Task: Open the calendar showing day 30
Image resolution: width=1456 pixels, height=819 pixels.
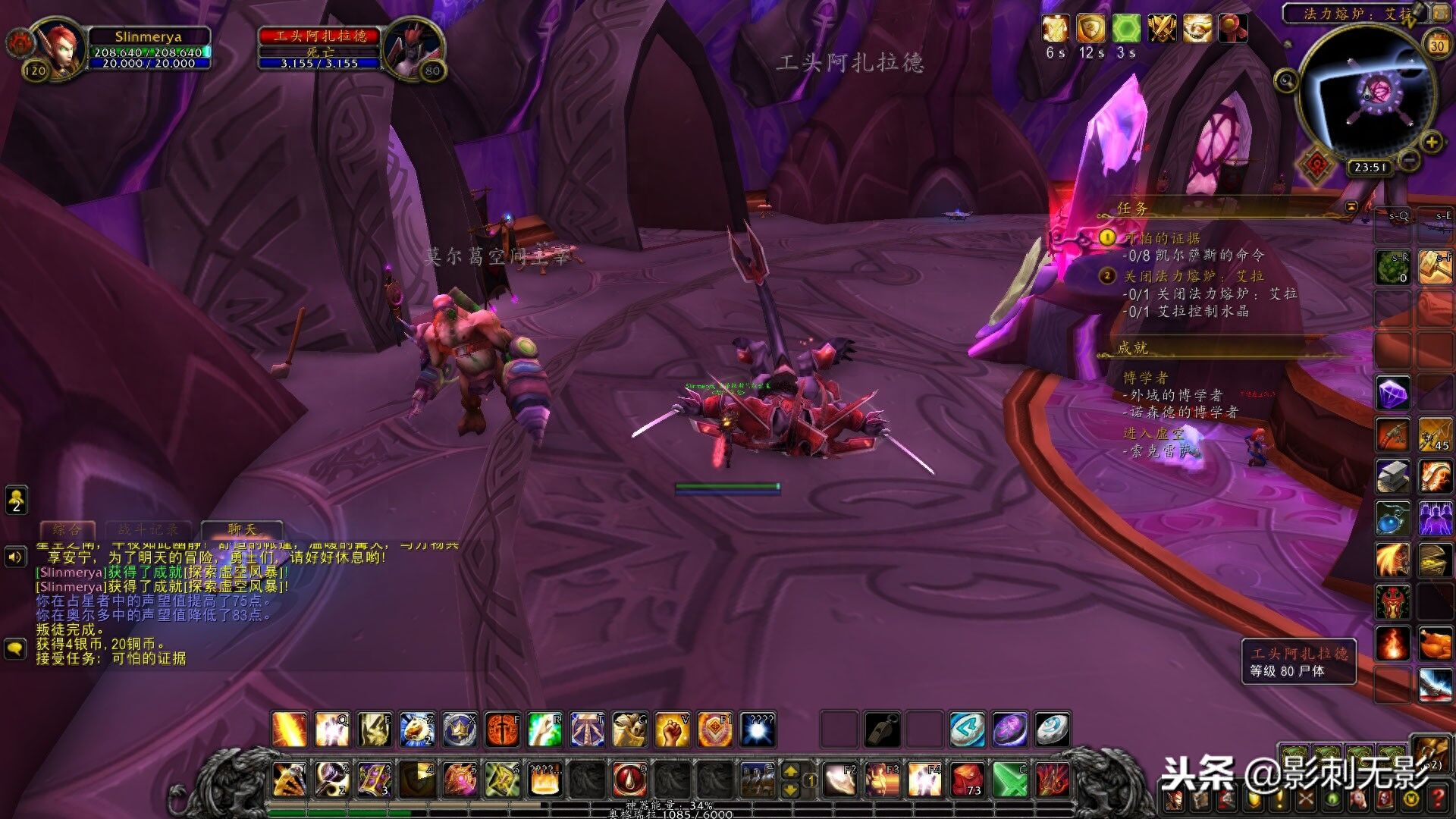Action: (x=1436, y=45)
